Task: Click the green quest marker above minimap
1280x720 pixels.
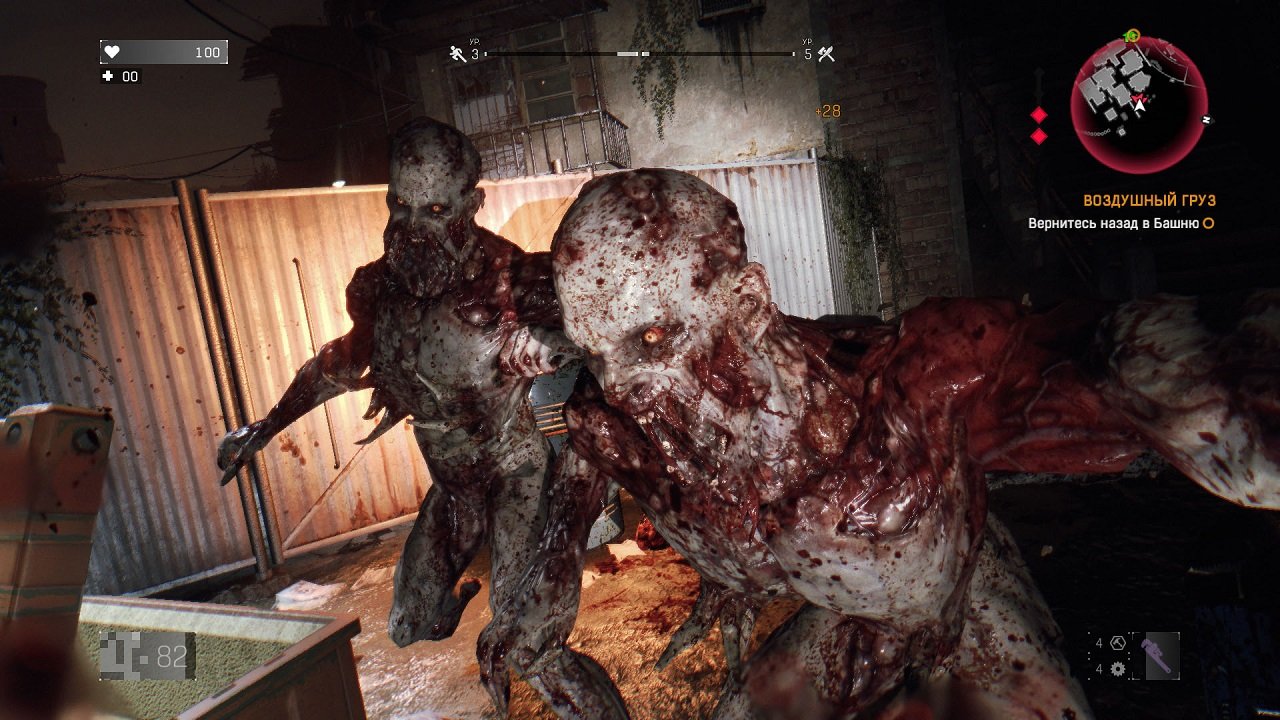Action: (1132, 35)
